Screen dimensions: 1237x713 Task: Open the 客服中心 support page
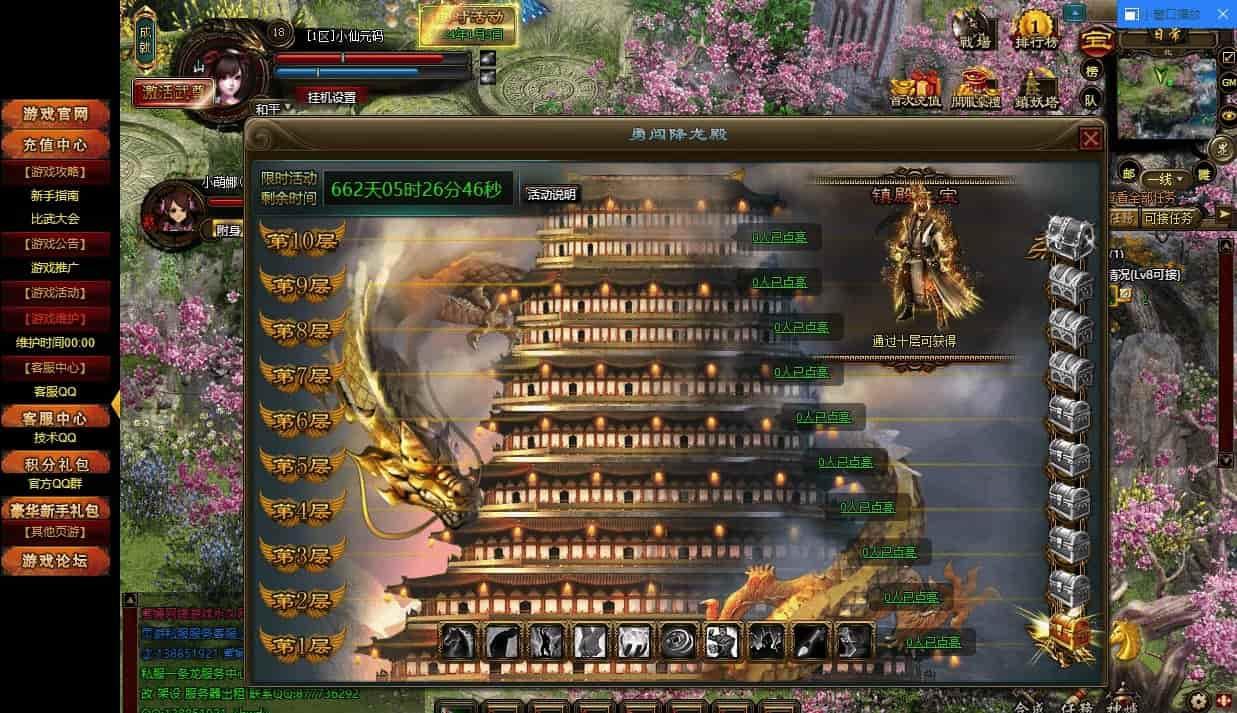pos(57,418)
